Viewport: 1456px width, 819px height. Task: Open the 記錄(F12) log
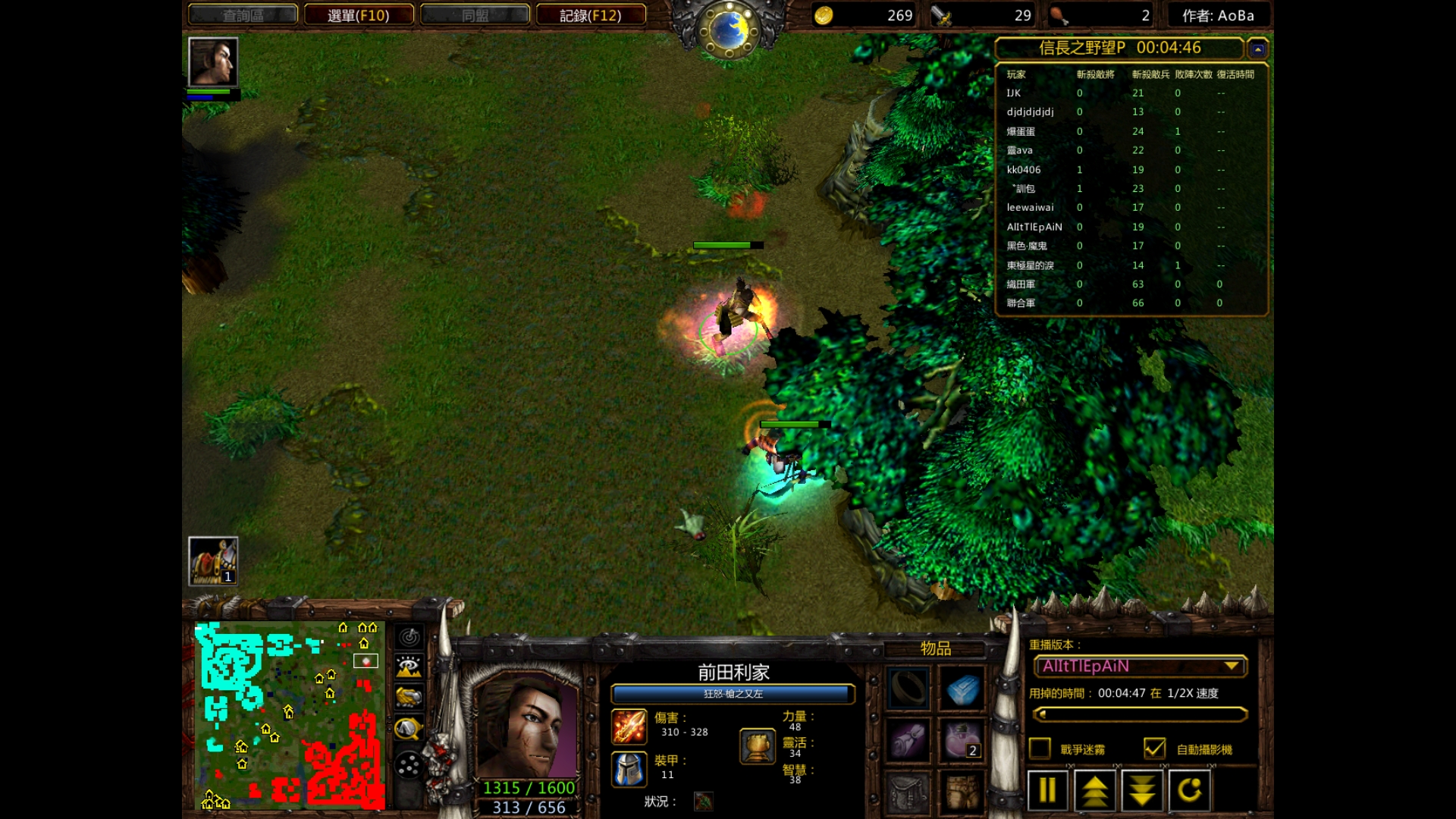pos(591,15)
